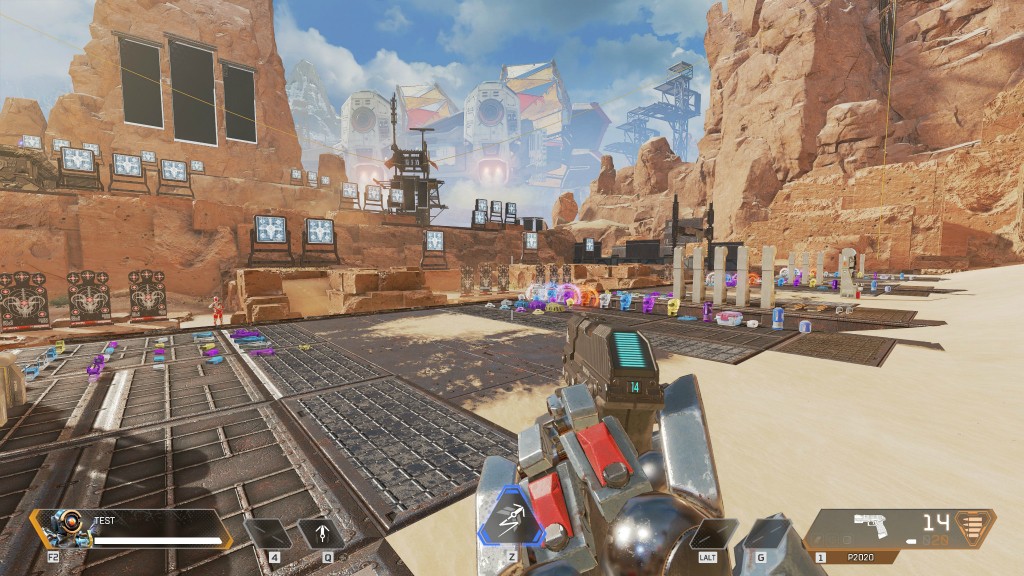
Task: Activate the grappling hook tactical ability
Action: click(x=321, y=535)
